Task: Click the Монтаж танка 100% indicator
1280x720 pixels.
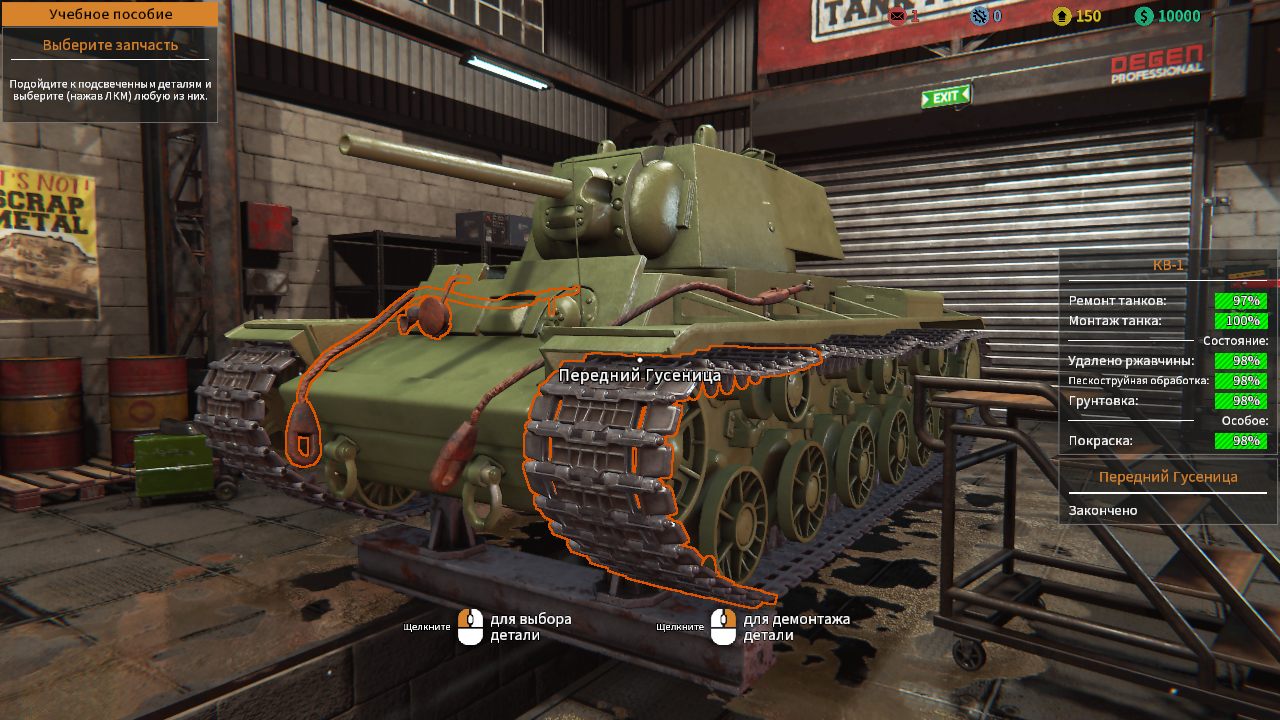Action: point(1240,321)
